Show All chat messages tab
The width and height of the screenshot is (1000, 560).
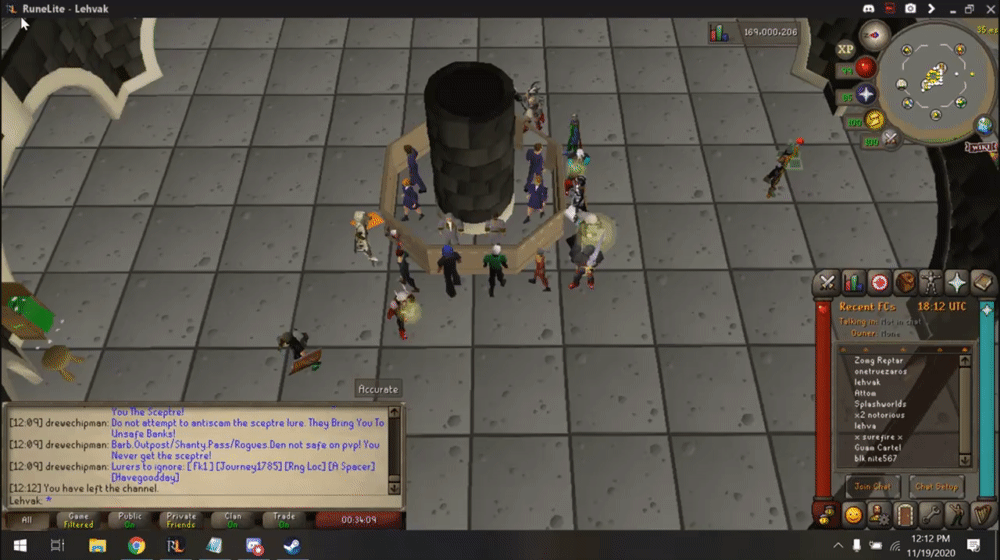[x=27, y=520]
